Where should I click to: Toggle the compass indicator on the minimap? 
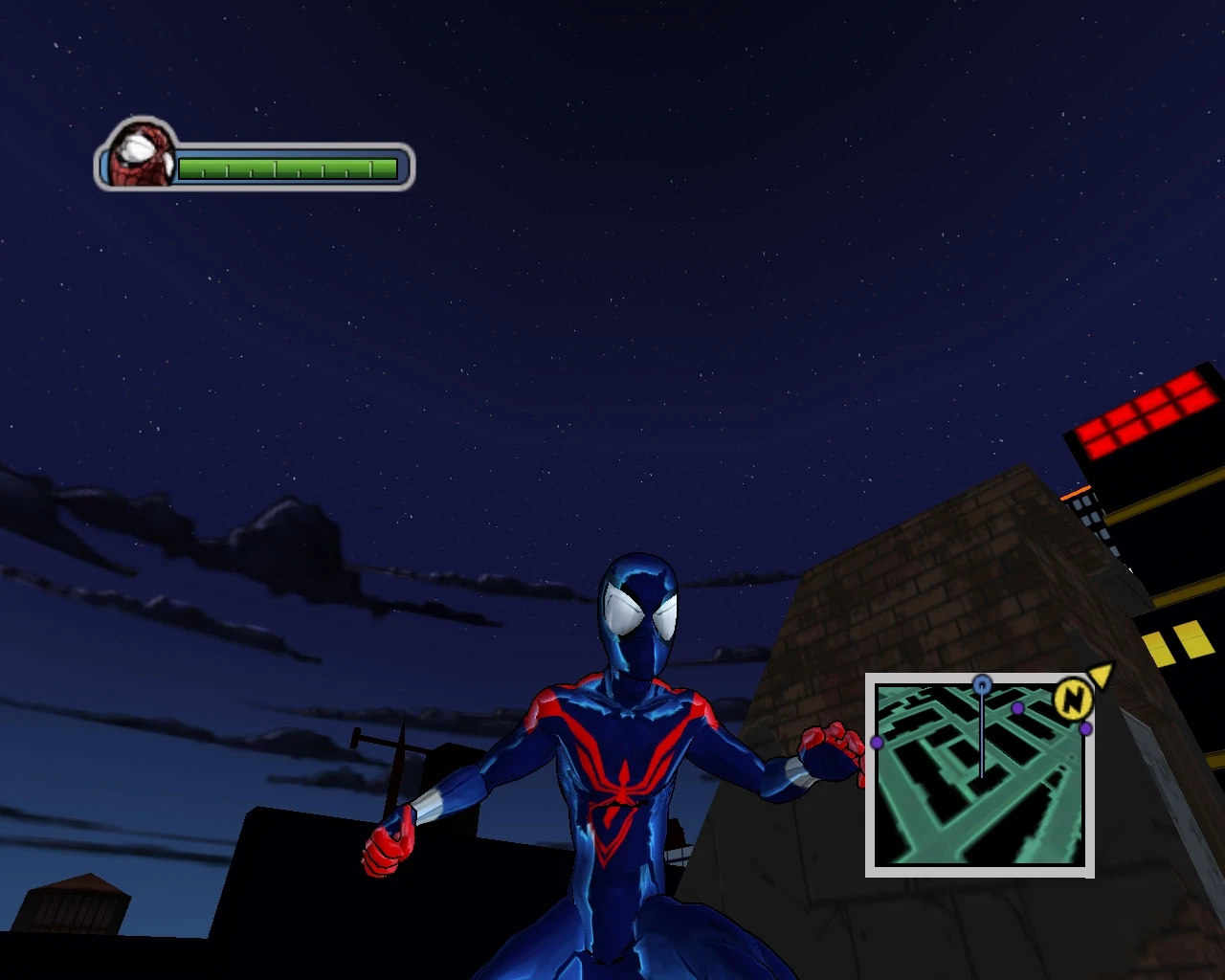pyautogui.click(x=1074, y=701)
